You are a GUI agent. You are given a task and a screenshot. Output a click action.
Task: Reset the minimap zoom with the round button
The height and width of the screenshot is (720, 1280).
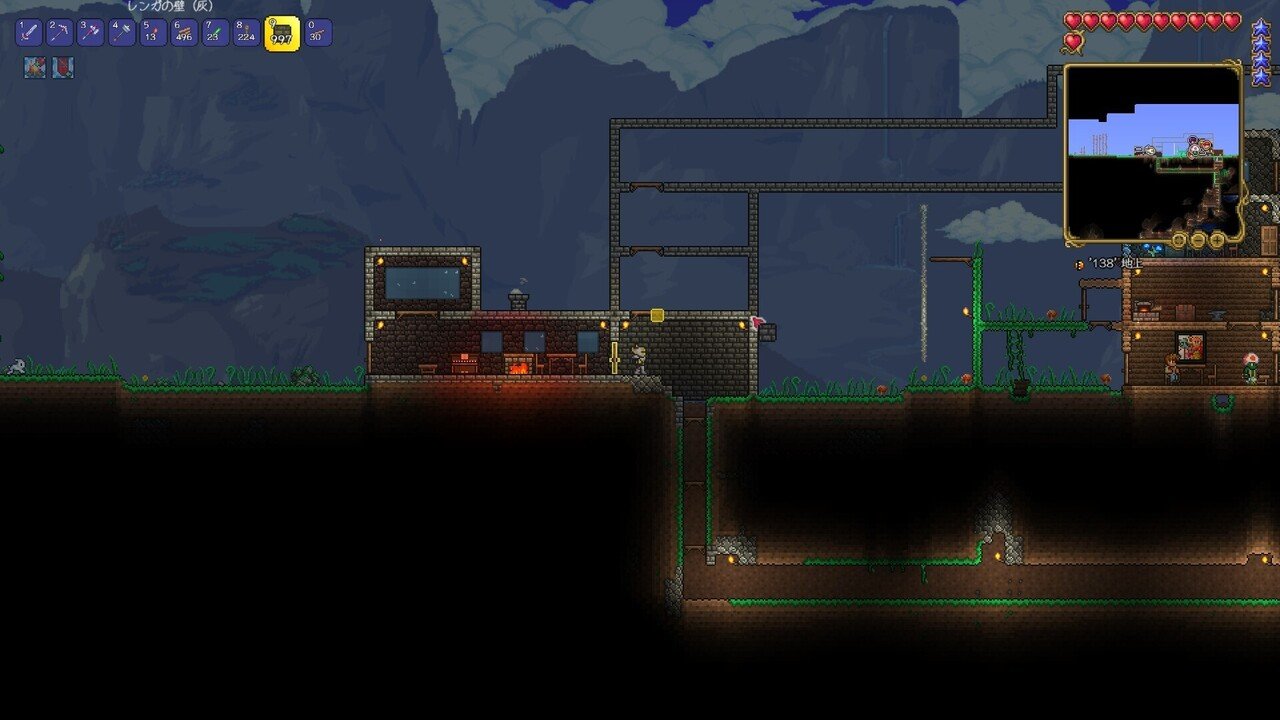coord(1180,240)
